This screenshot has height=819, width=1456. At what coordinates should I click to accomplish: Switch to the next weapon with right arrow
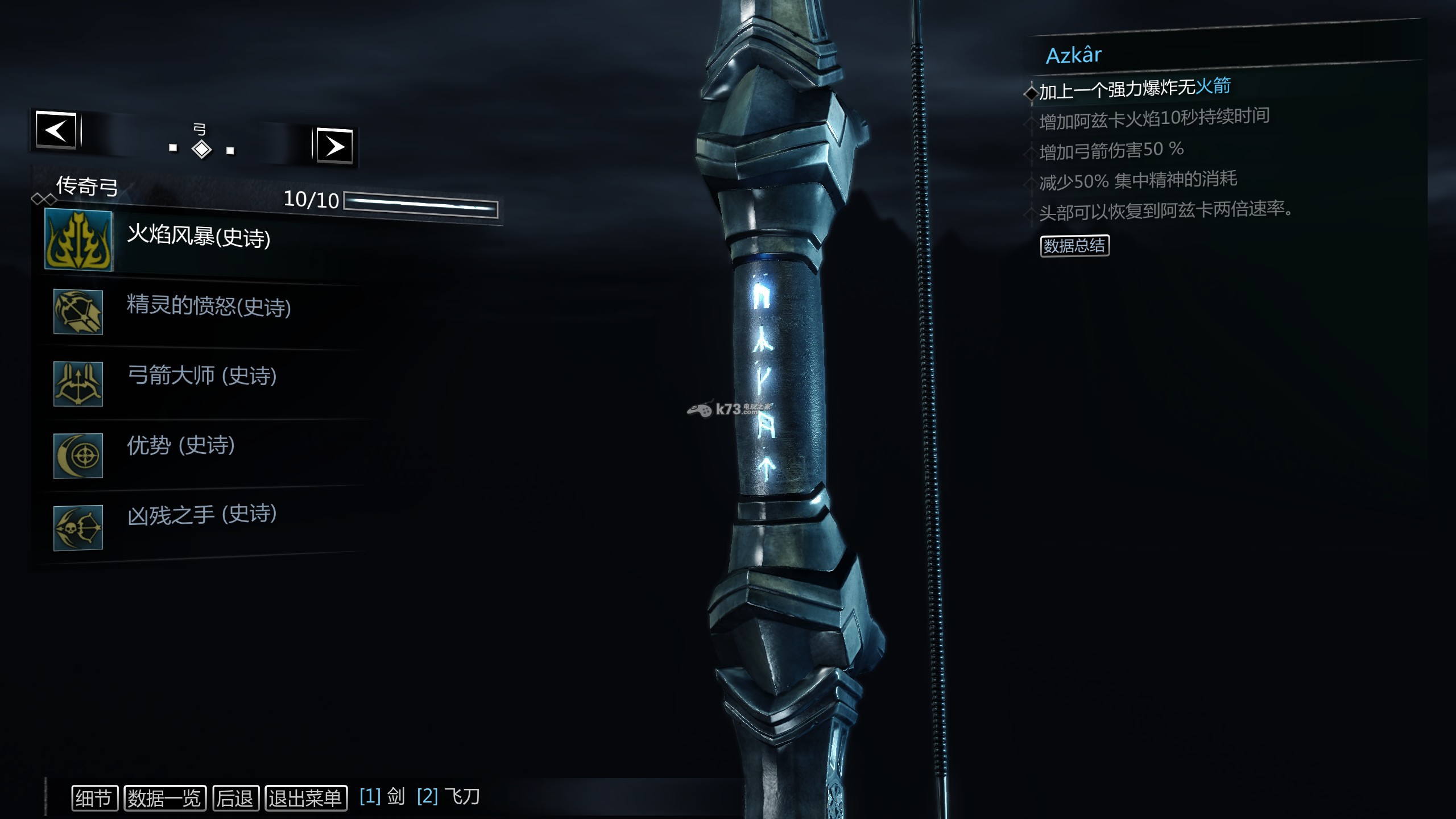pos(334,146)
